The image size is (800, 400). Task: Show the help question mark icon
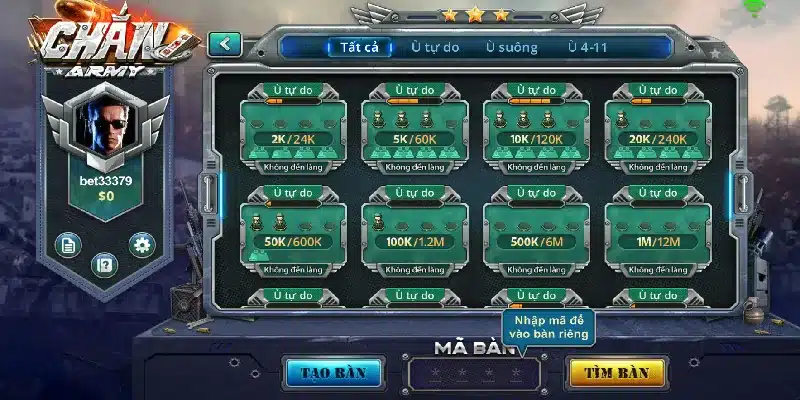[x=105, y=265]
